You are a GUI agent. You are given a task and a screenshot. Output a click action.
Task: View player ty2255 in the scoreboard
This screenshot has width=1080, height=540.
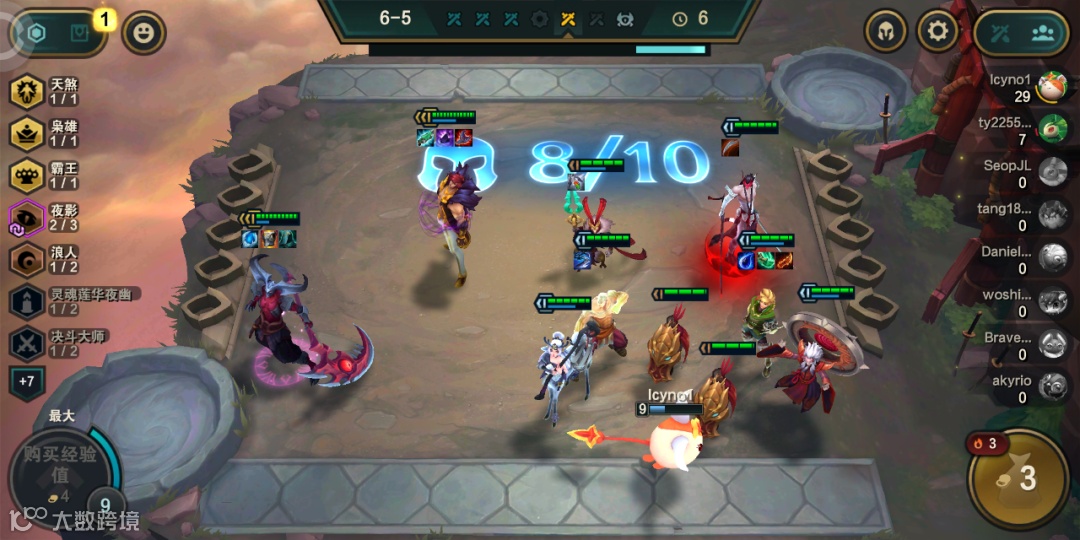click(1020, 130)
